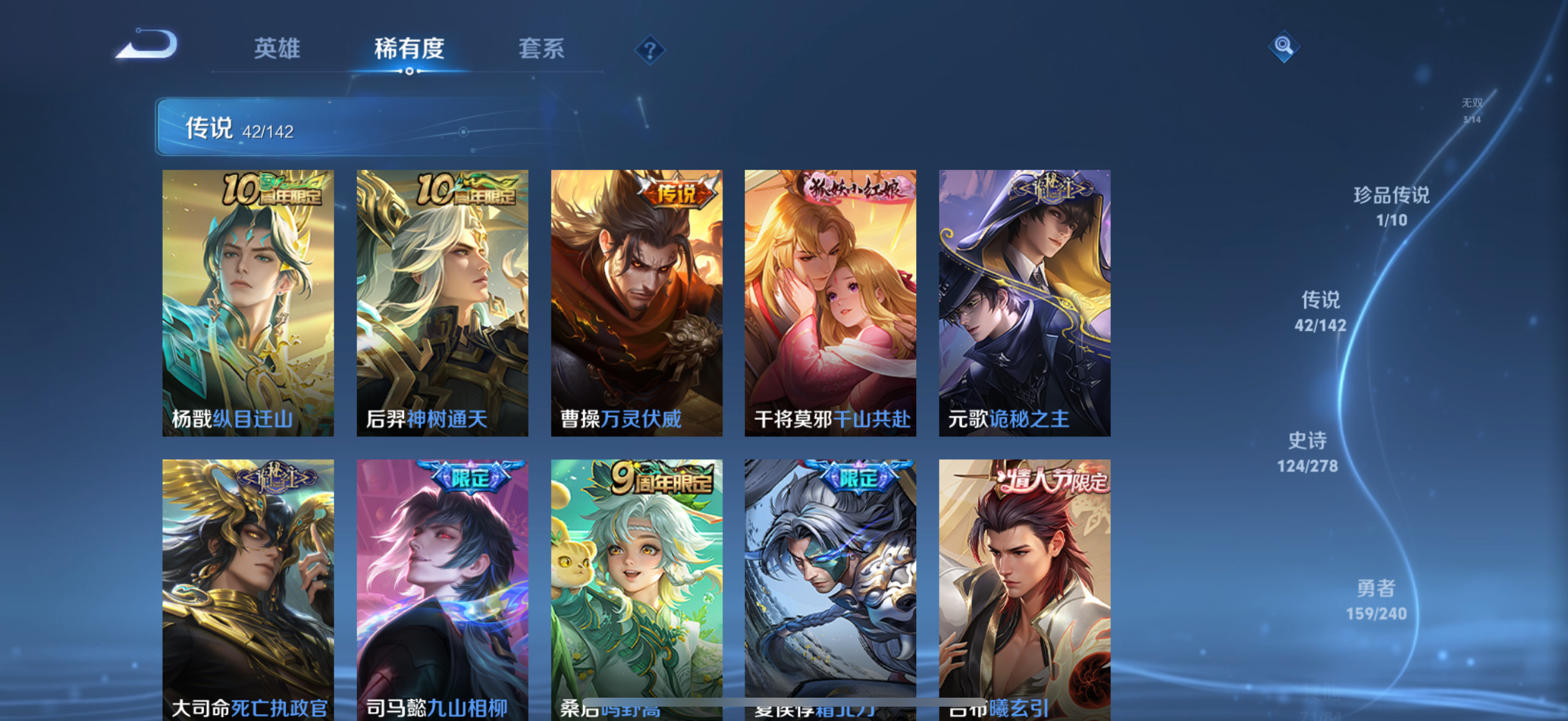
Task: Click the help question mark icon
Action: (x=649, y=51)
